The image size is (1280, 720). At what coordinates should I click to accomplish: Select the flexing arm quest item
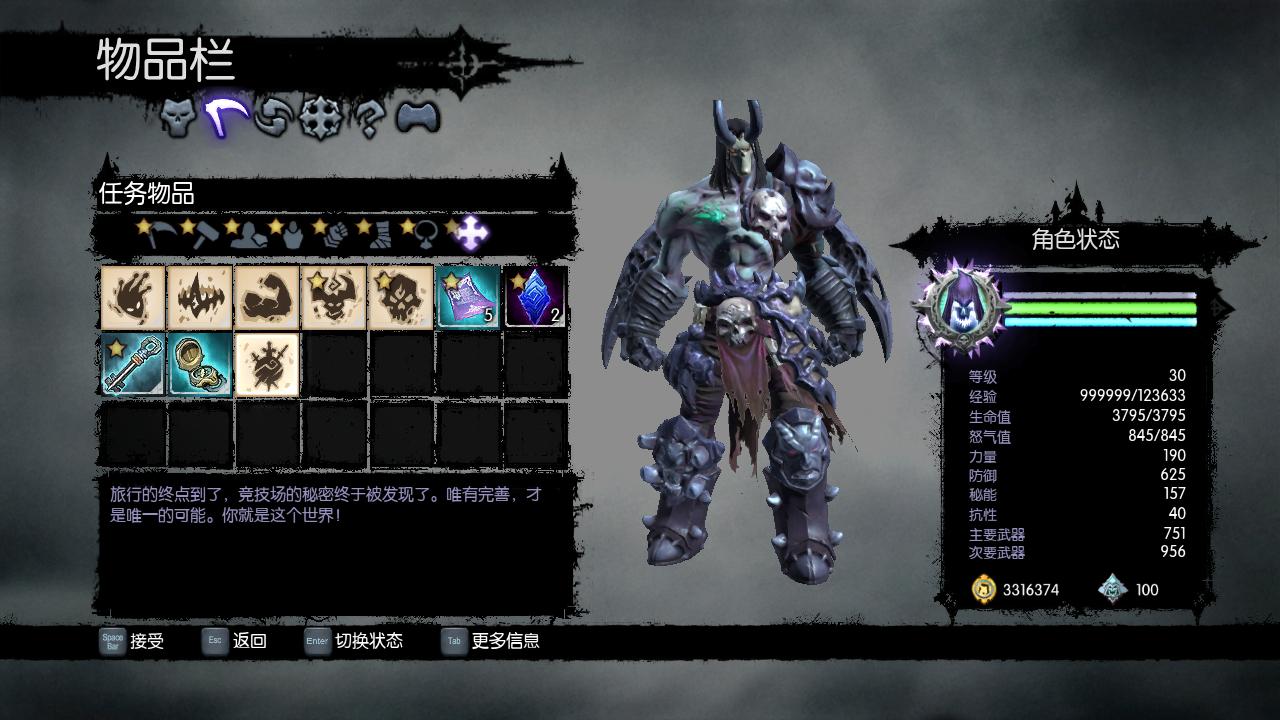pos(267,297)
